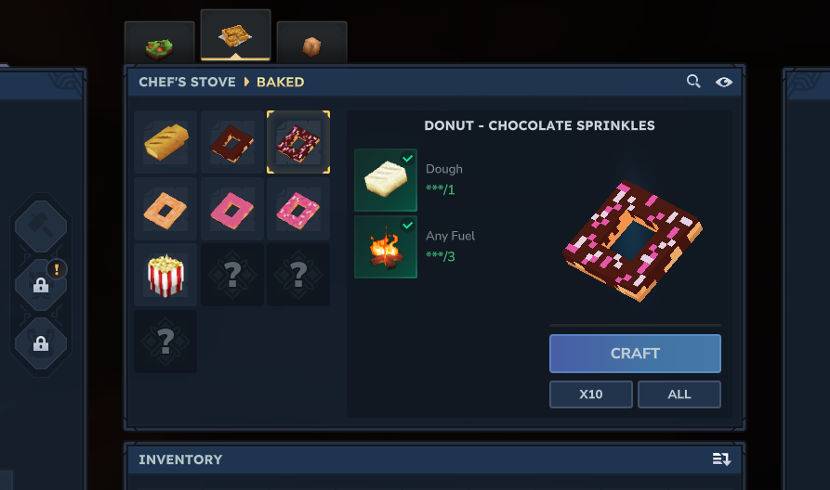The width and height of the screenshot is (830, 490).
Task: Open the hammer build side button
Action: pyautogui.click(x=41, y=227)
